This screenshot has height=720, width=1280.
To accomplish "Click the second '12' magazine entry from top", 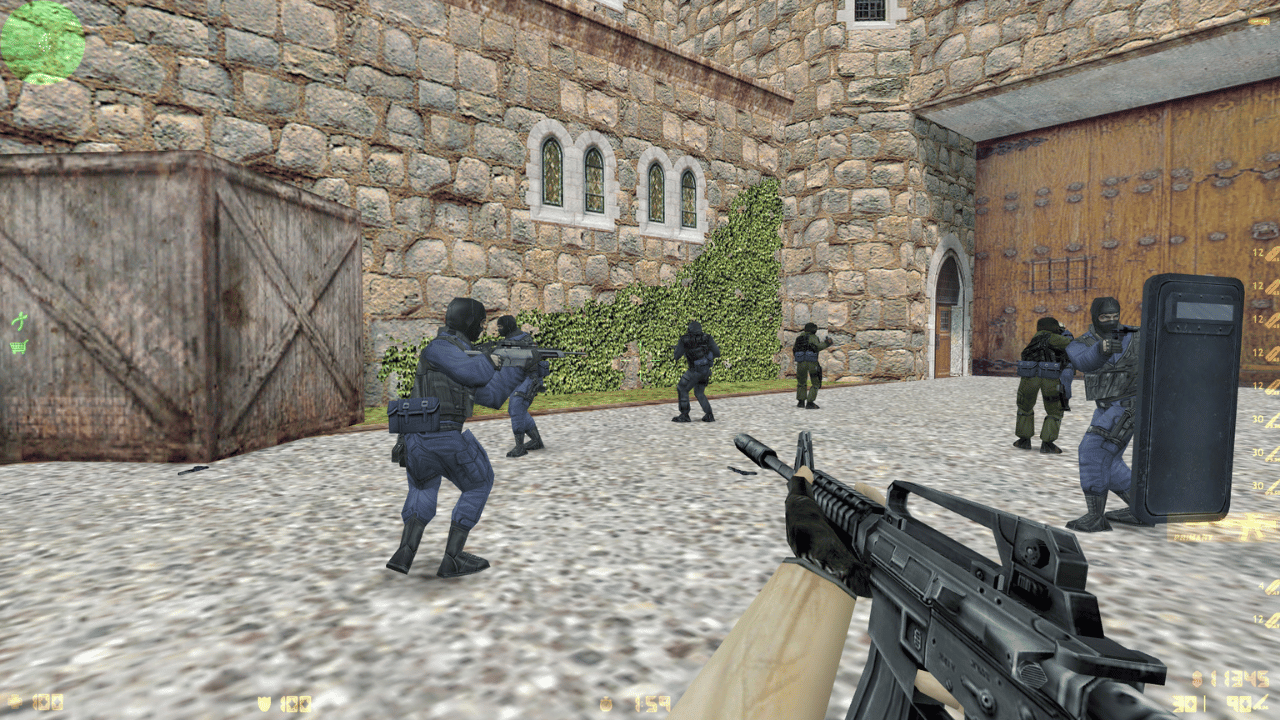I will pyautogui.click(x=1256, y=286).
